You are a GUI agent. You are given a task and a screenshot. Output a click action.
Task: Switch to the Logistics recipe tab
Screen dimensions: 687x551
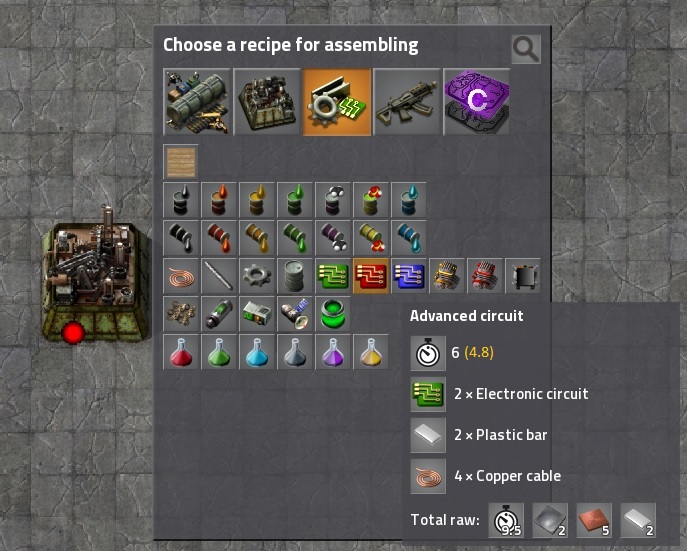[x=197, y=101]
